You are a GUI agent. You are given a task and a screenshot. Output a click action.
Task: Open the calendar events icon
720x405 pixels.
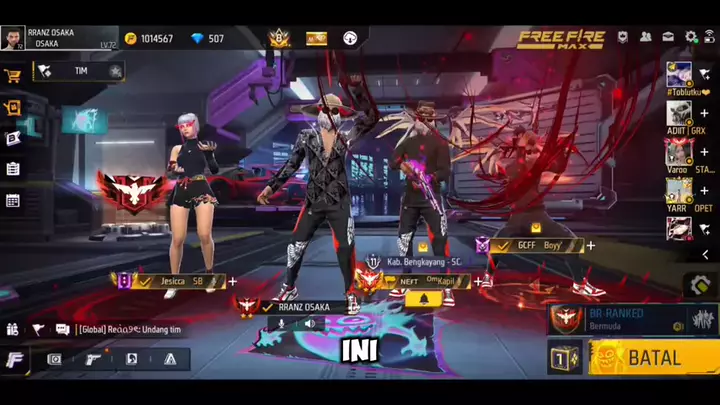pos(13,200)
